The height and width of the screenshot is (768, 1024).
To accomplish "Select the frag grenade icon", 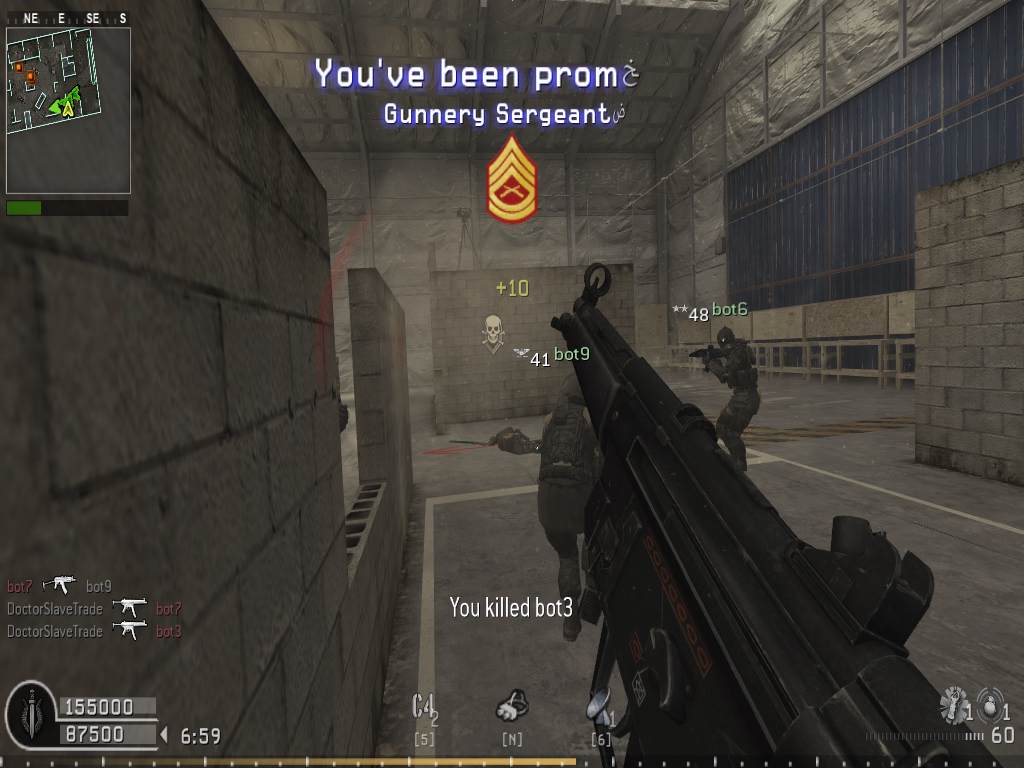I will click(x=988, y=706).
